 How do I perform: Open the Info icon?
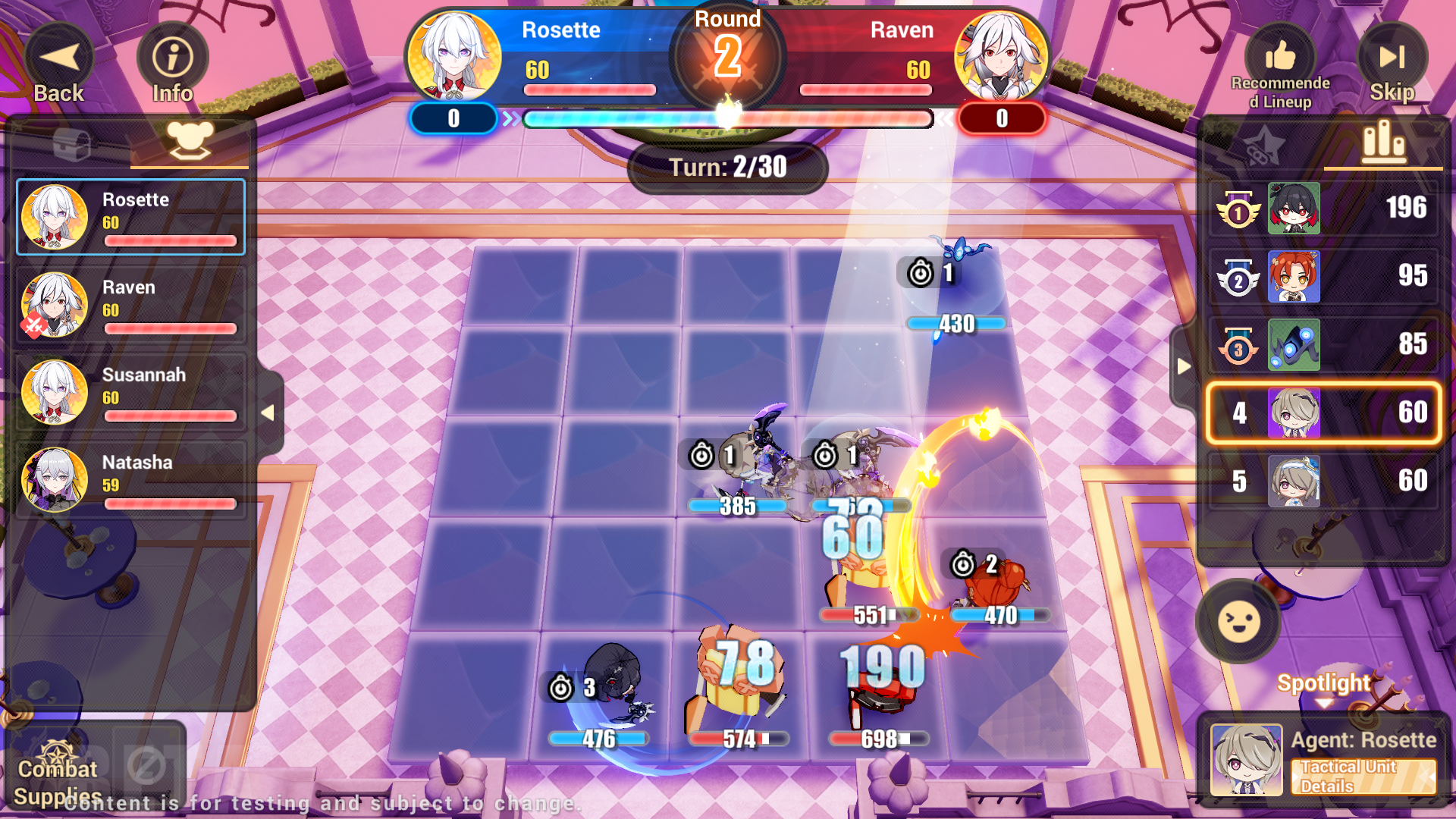173,55
